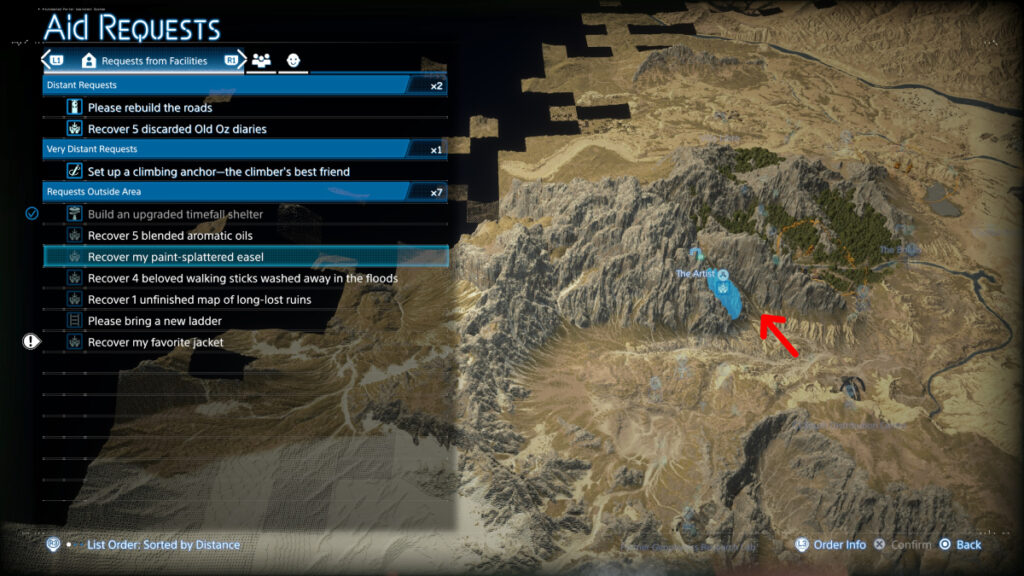Open the single person face tab

click(x=294, y=61)
